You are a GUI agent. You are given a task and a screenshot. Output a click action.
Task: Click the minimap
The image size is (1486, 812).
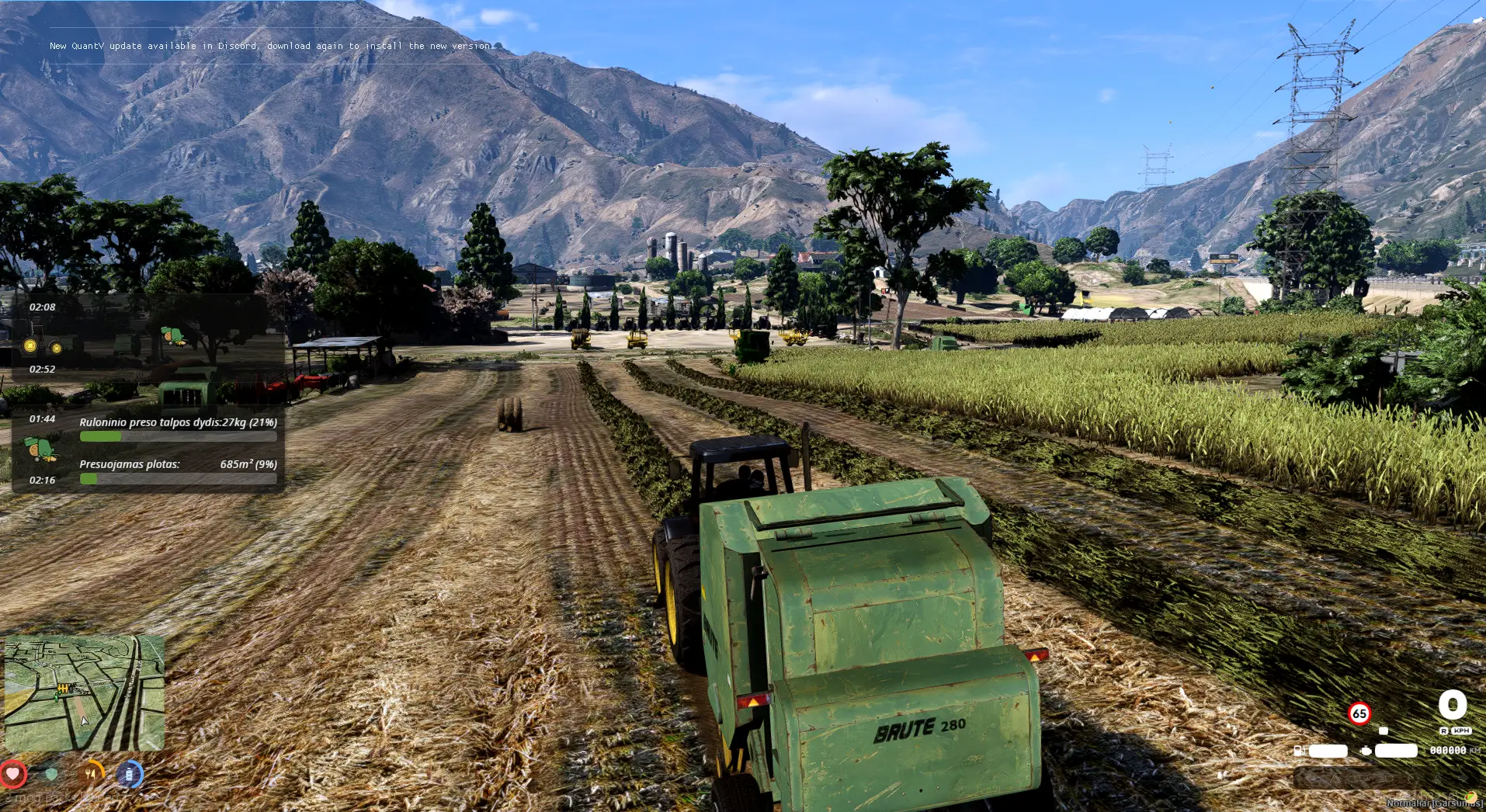(84, 692)
